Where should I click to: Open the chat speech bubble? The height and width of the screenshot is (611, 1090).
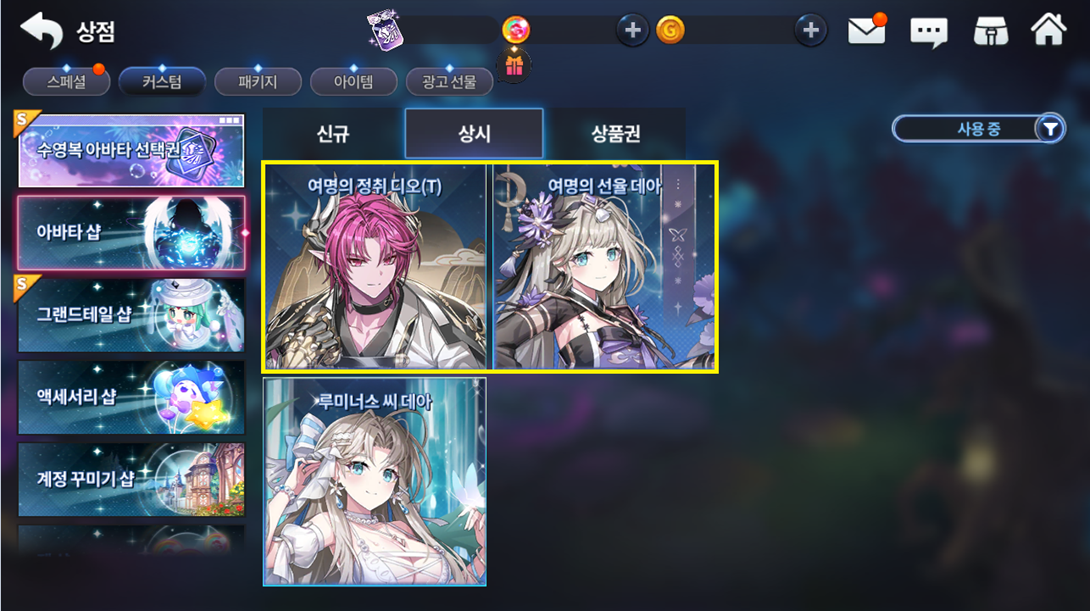coord(928,32)
